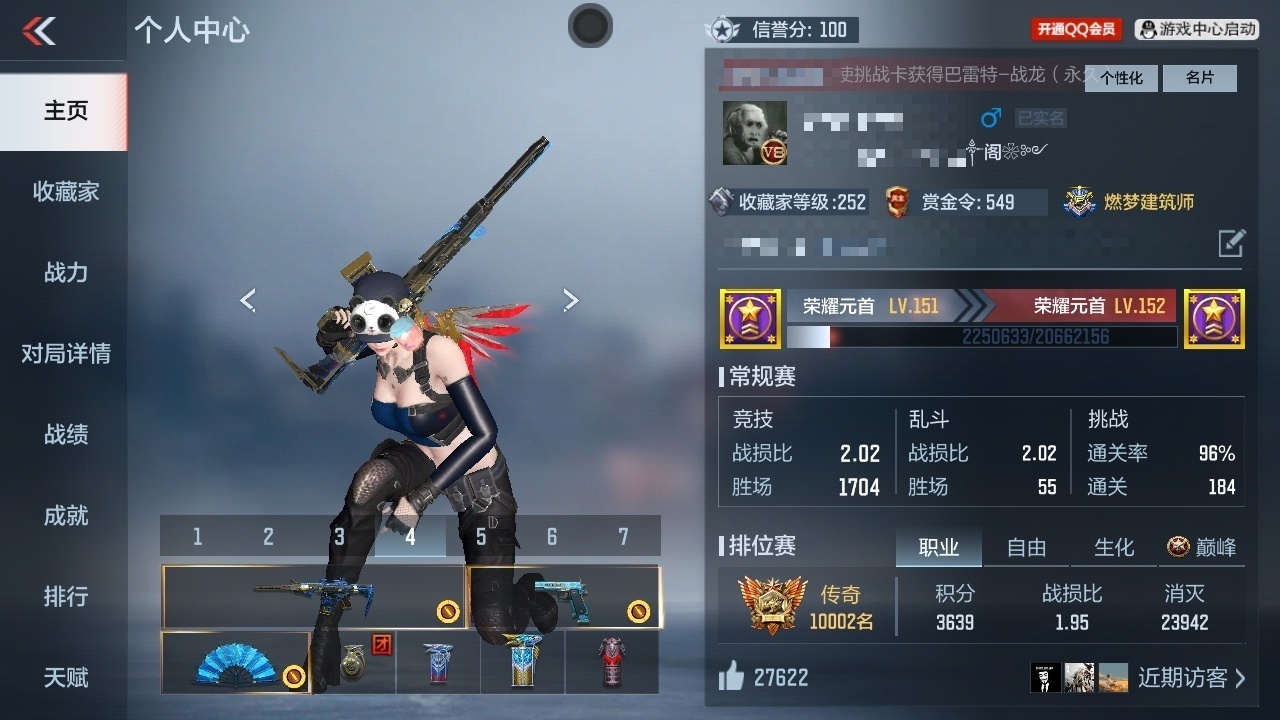This screenshot has height=720, width=1280.
Task: Open the 对局详情 match details menu
Action: coord(65,353)
